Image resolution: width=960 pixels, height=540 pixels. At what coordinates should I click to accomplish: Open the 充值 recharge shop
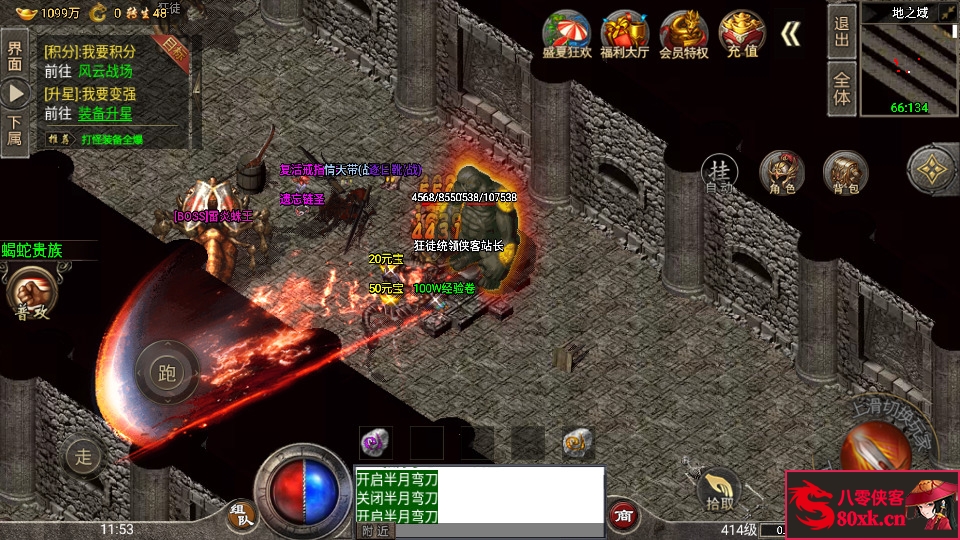coord(741,33)
